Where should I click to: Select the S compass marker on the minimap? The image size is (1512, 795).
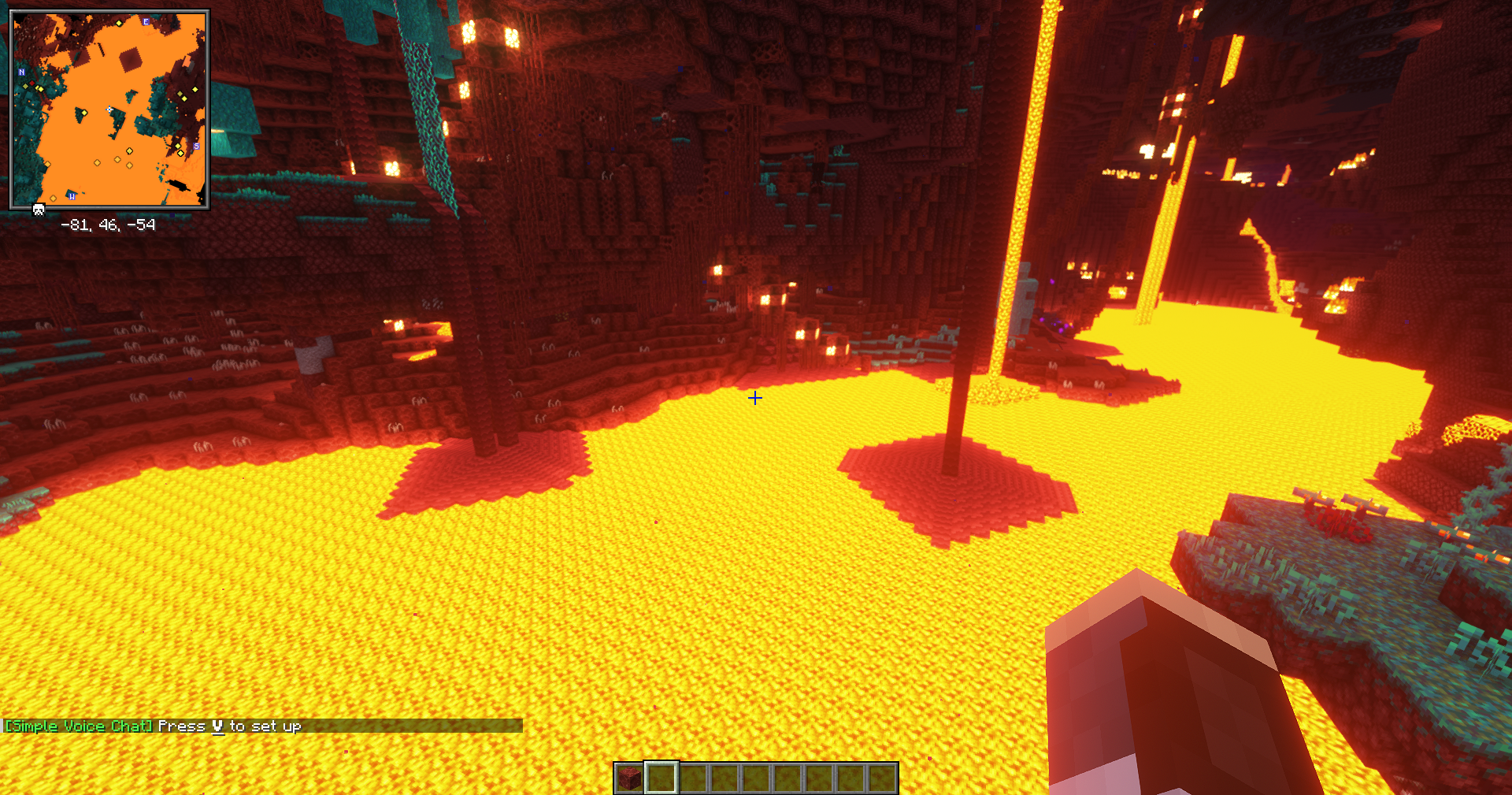point(196,146)
